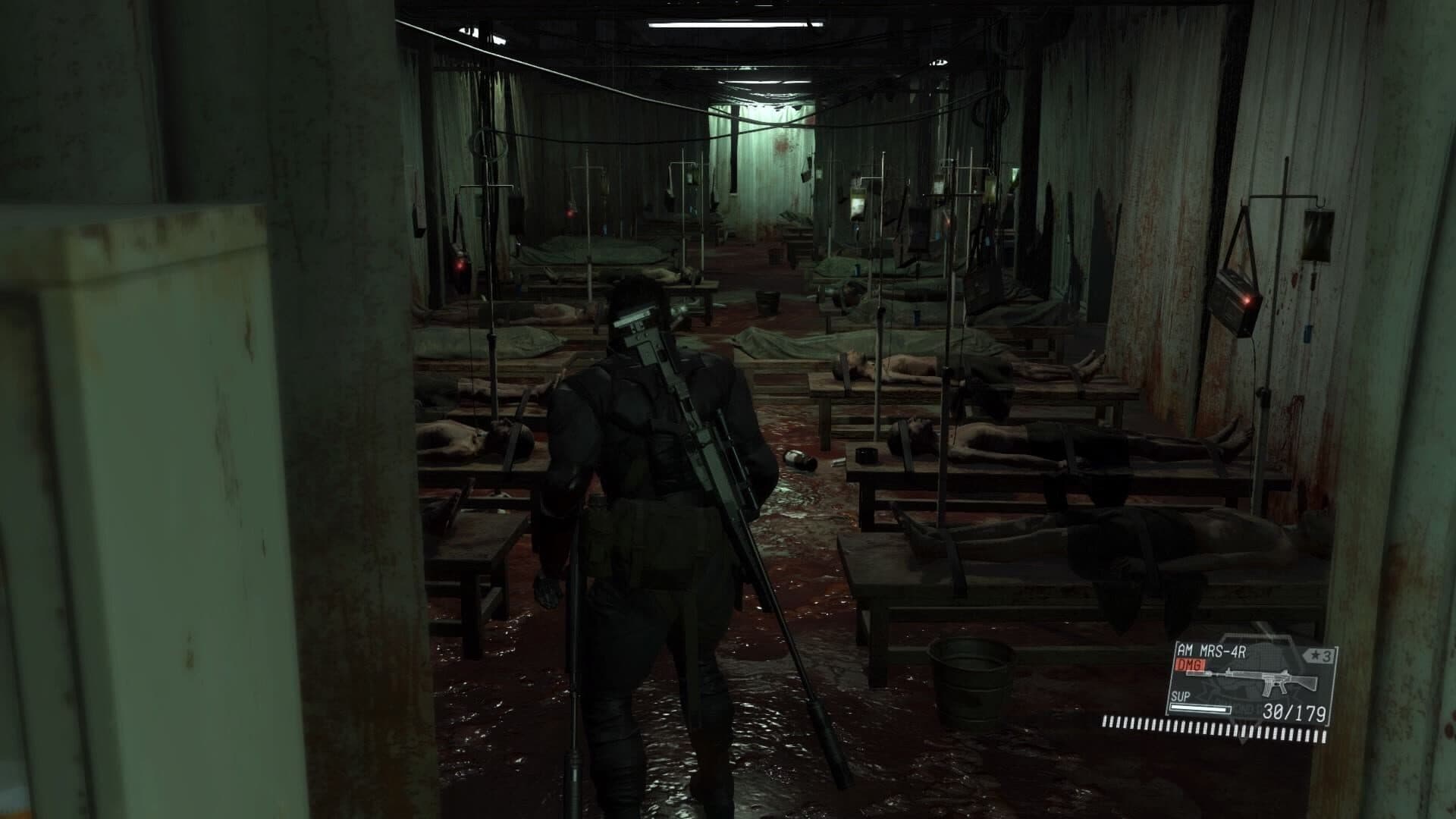Viewport: 1456px width, 819px height.
Task: Select the AM MRS-4R weapon icon
Action: pyautogui.click(x=1270, y=680)
